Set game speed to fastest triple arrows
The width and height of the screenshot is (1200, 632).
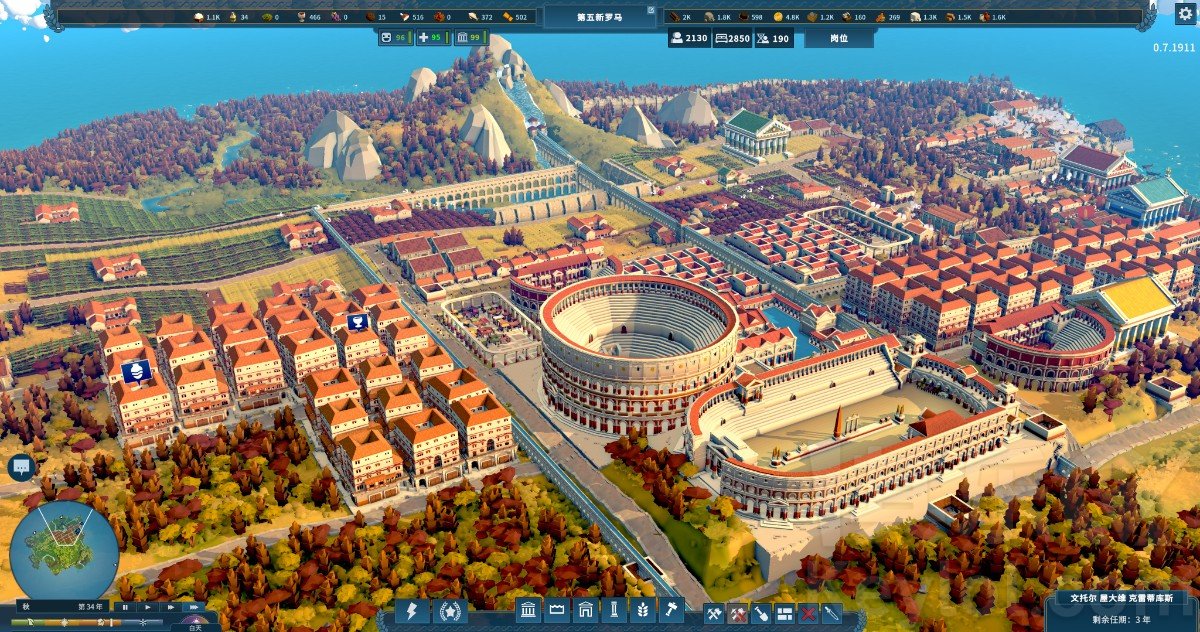193,607
